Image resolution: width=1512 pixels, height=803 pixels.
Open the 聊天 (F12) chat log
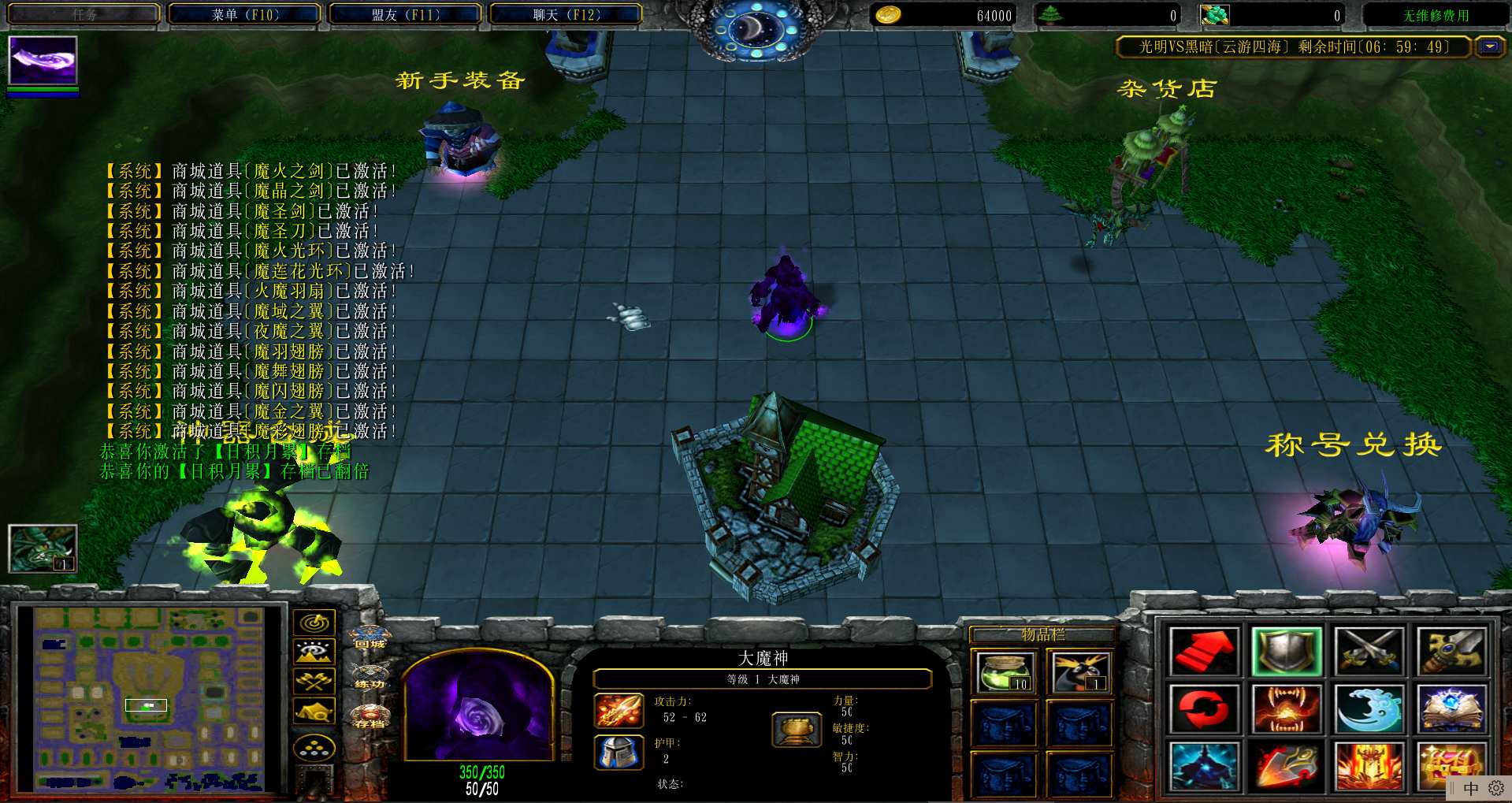pos(566,14)
